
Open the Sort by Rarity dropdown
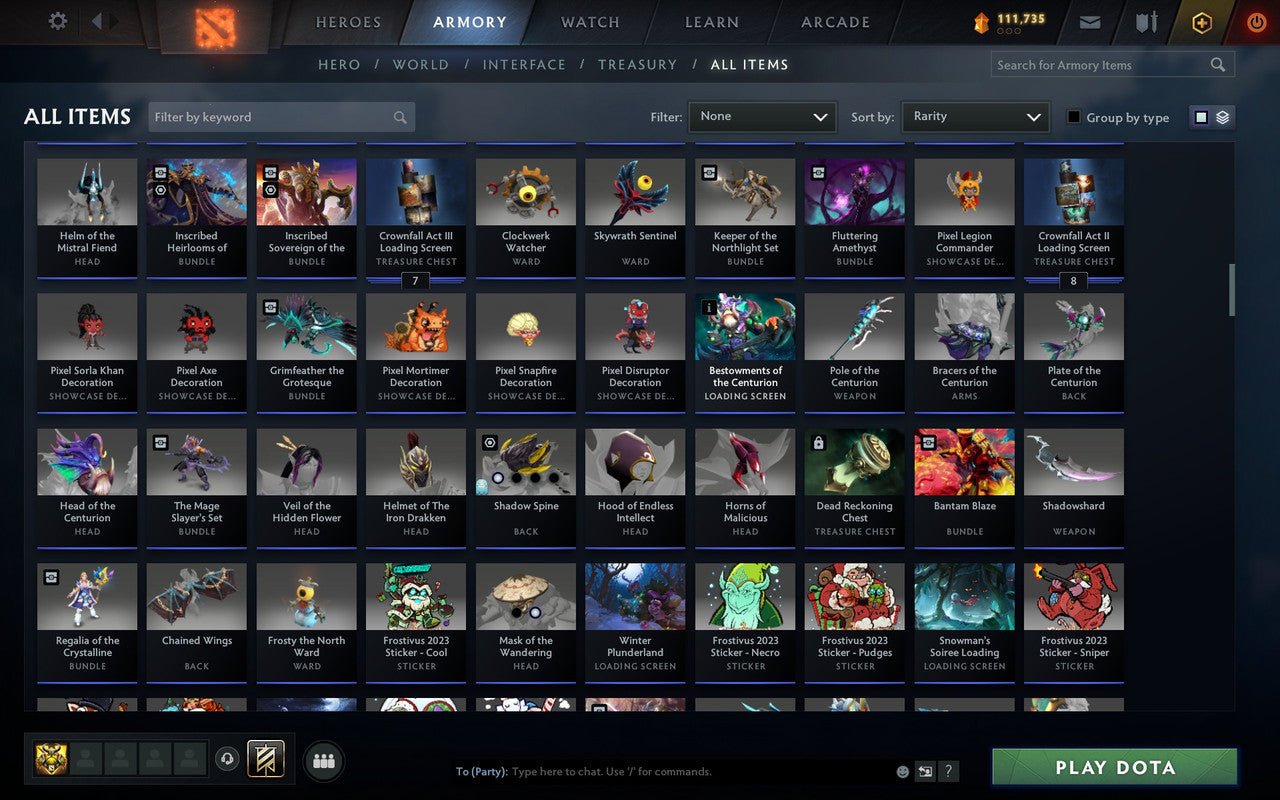point(975,117)
